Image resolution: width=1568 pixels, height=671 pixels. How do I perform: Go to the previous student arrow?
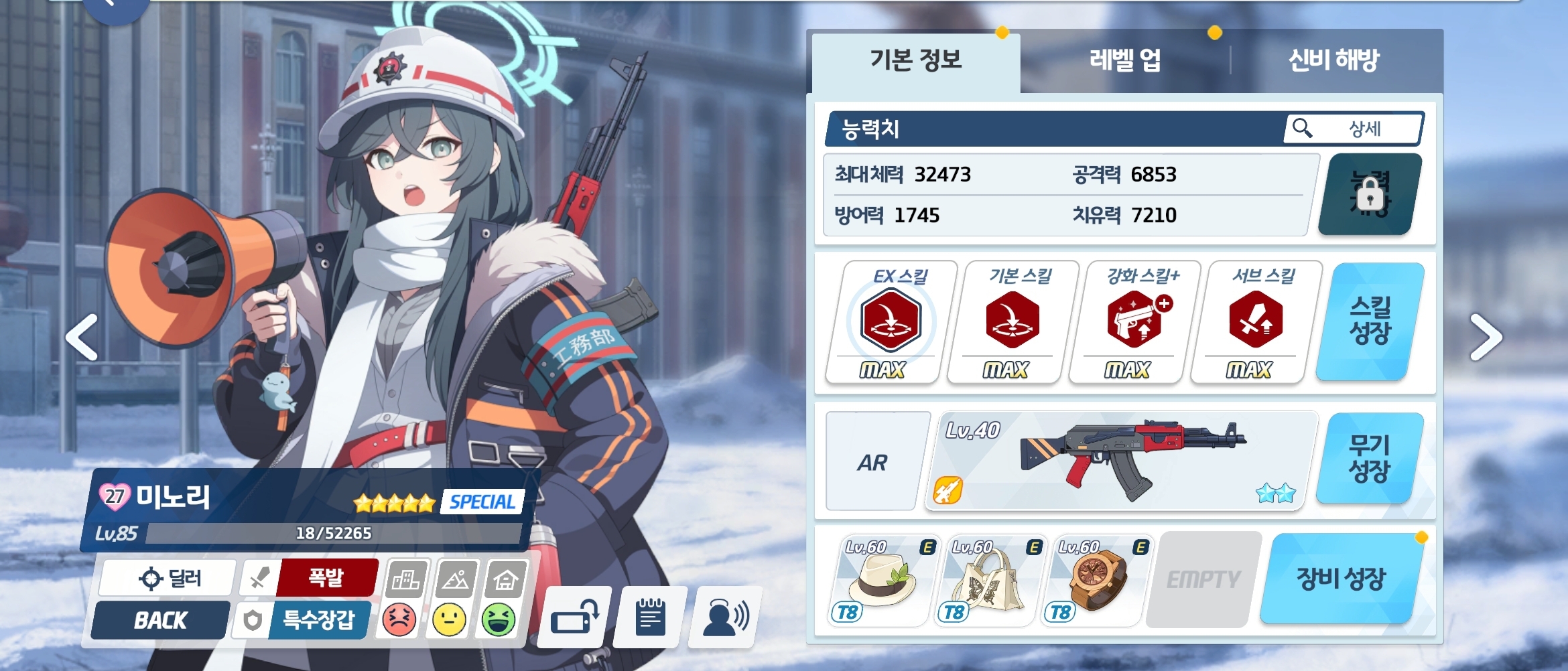click(x=82, y=337)
